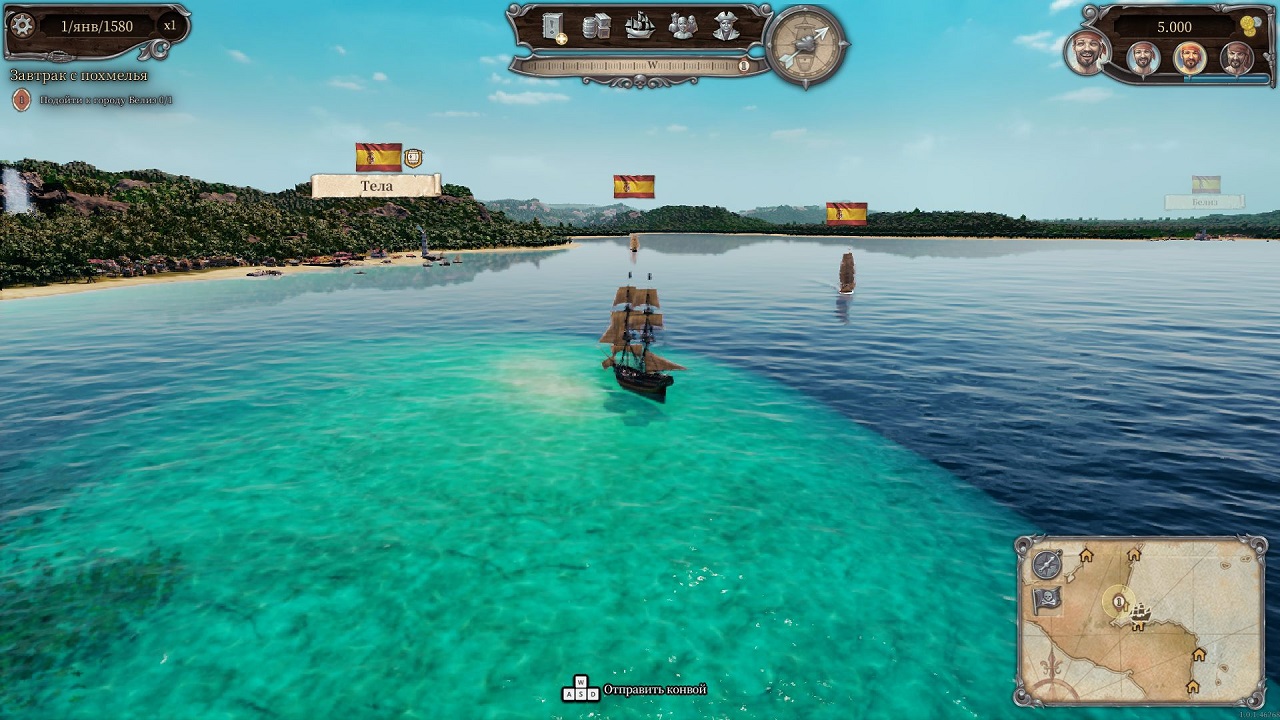1280x720 pixels.
Task: Toggle the skull emblem under the wind gauge
Action: coord(640,81)
